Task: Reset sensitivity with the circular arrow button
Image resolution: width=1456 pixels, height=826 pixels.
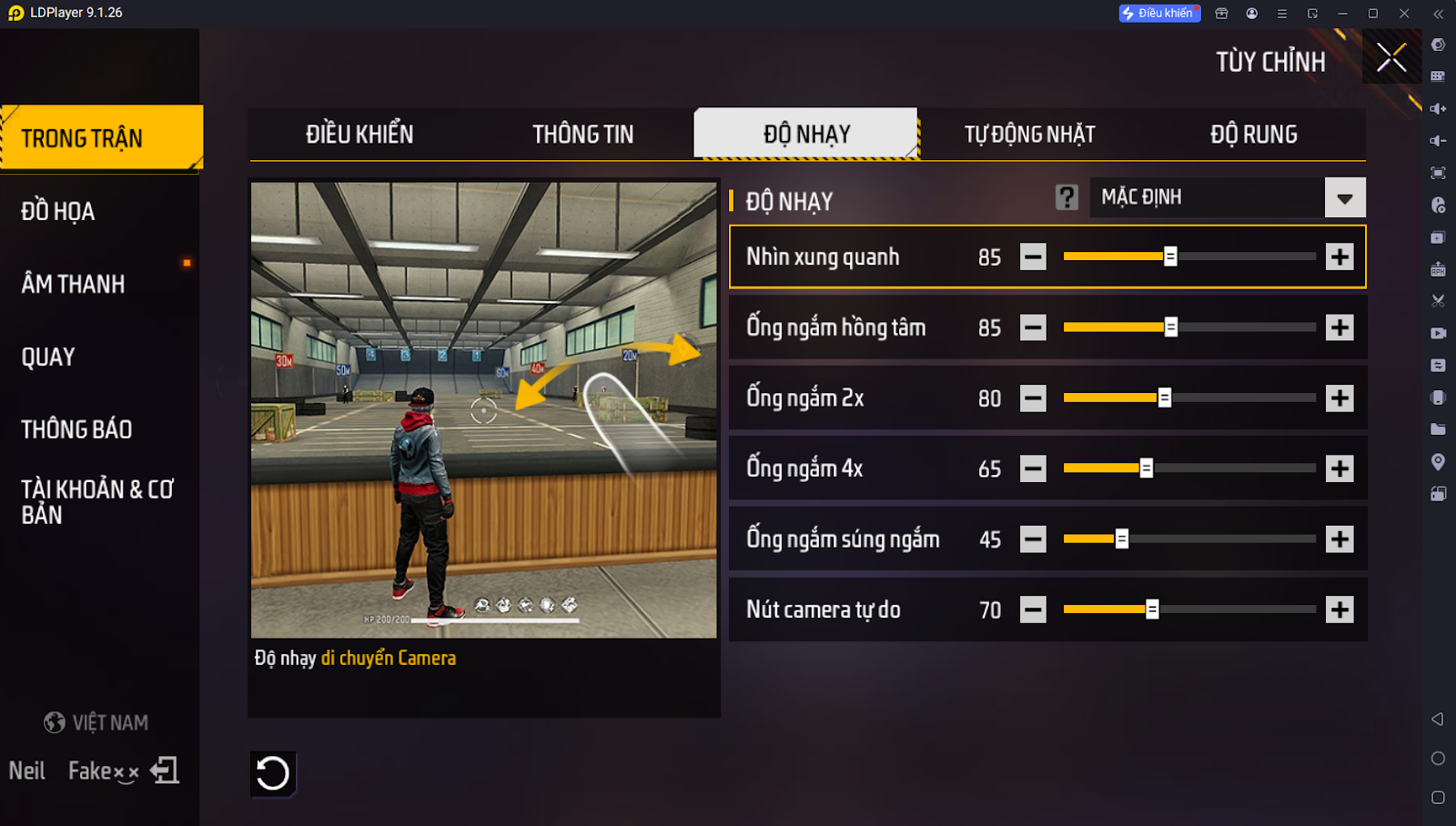Action: click(273, 774)
